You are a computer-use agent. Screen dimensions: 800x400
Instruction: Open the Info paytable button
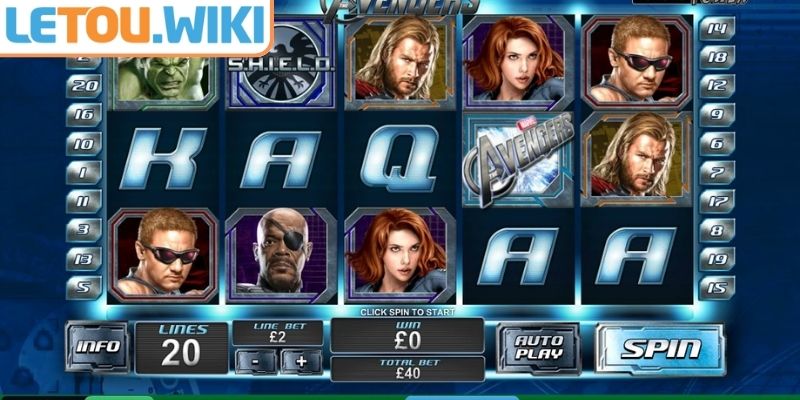tap(100, 347)
